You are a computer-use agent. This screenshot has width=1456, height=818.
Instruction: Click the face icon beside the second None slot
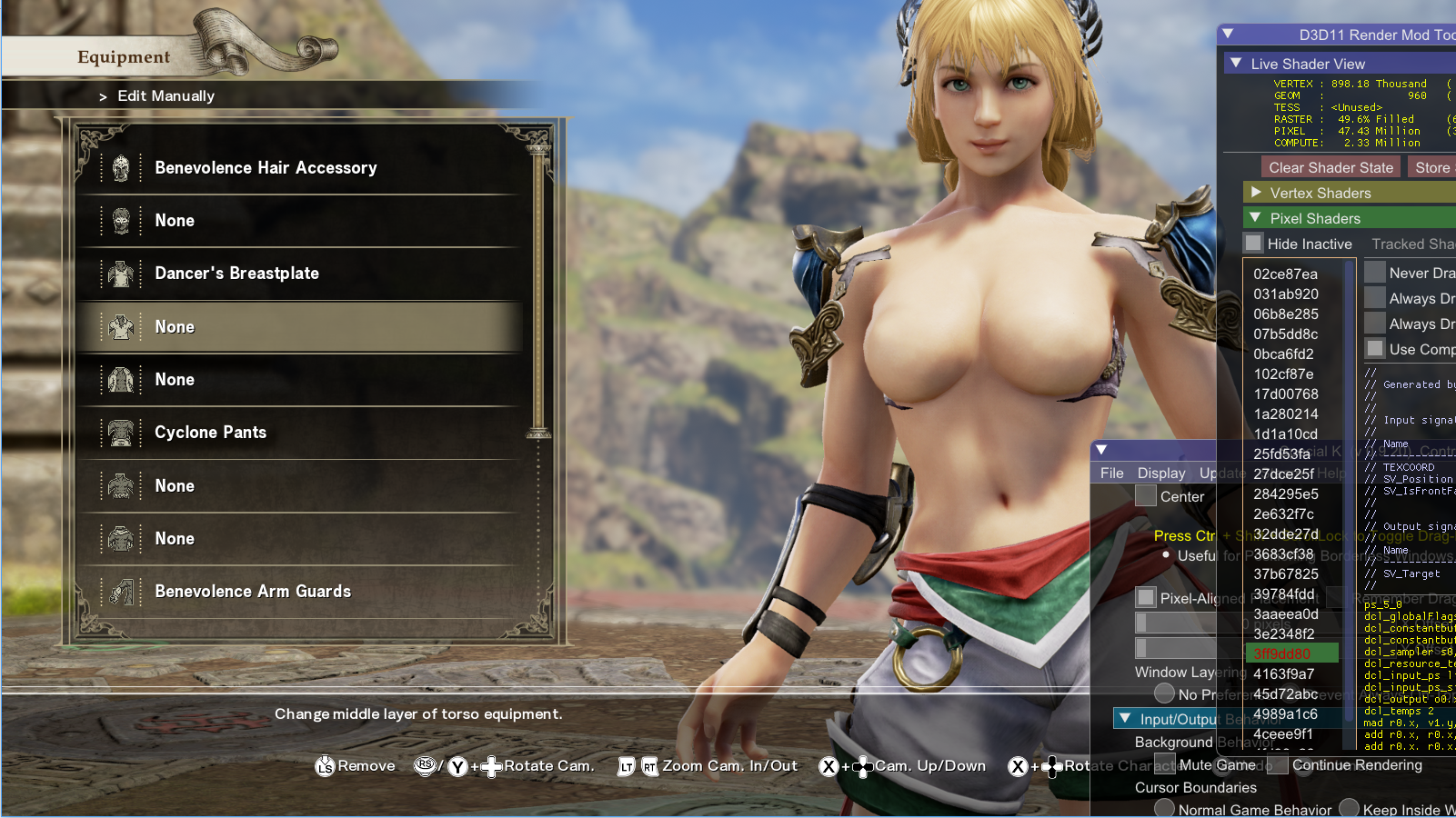121,220
